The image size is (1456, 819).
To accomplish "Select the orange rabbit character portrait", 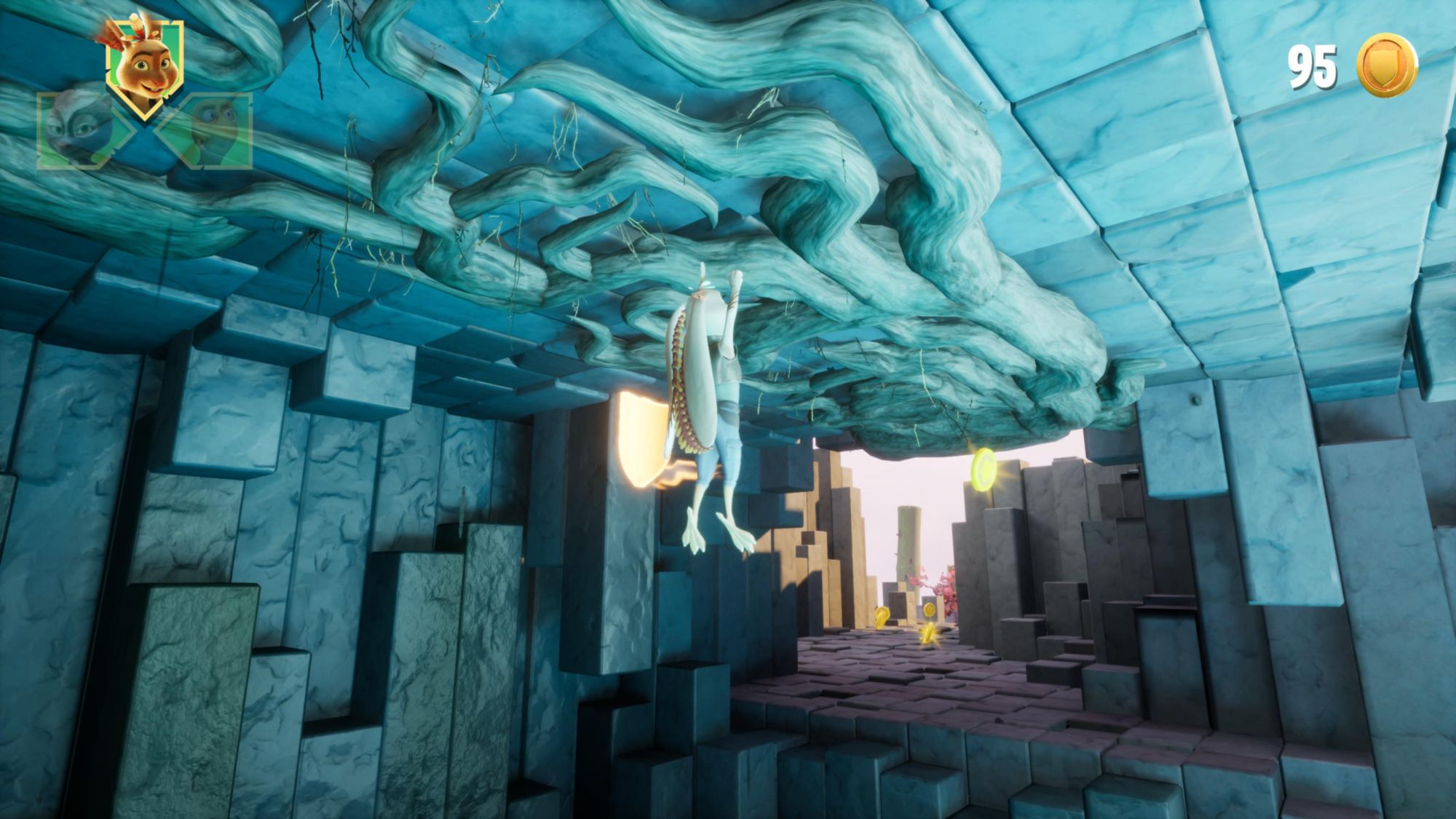I will point(144,67).
